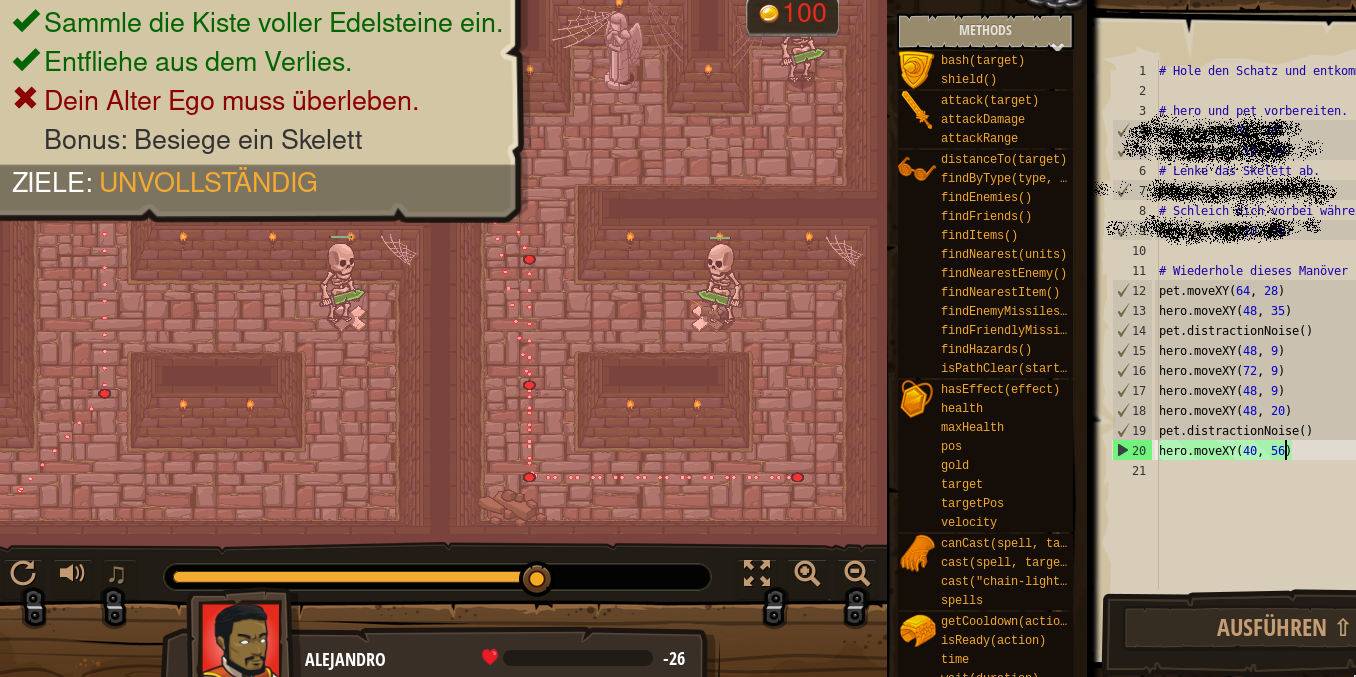Screen dimensions: 1356x677
Task: Pick the canCast(spell, target) method
Action: point(1003,543)
